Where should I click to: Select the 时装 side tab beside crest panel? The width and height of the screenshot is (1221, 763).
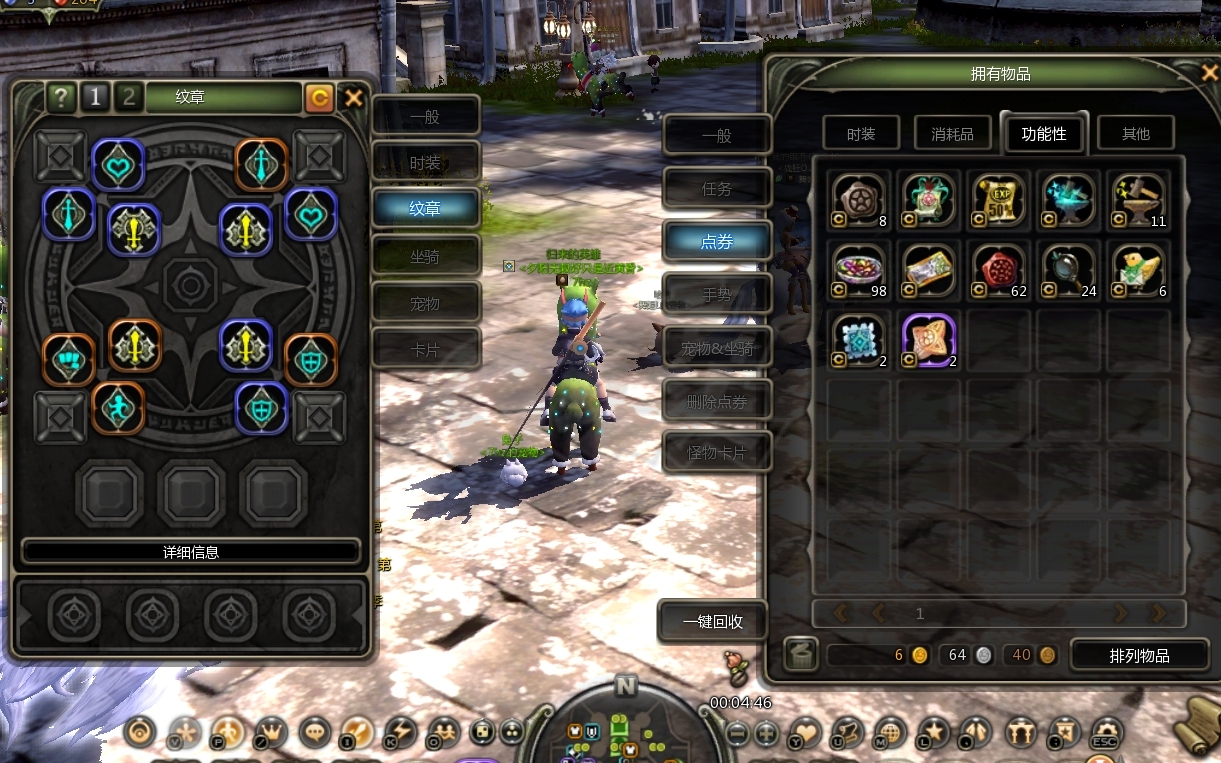[x=426, y=163]
